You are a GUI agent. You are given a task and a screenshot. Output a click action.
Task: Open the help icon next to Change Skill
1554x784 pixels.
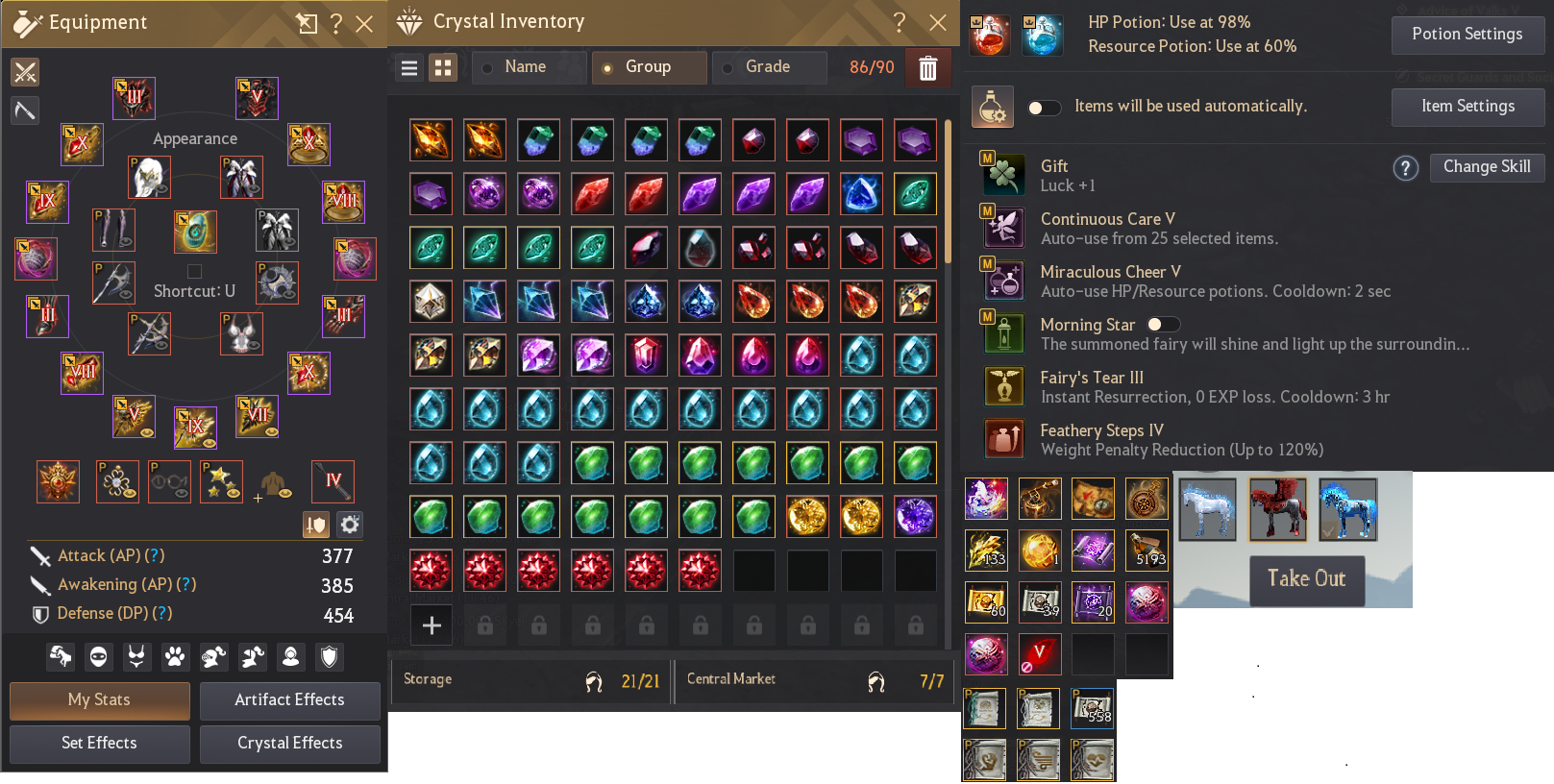coord(1406,168)
